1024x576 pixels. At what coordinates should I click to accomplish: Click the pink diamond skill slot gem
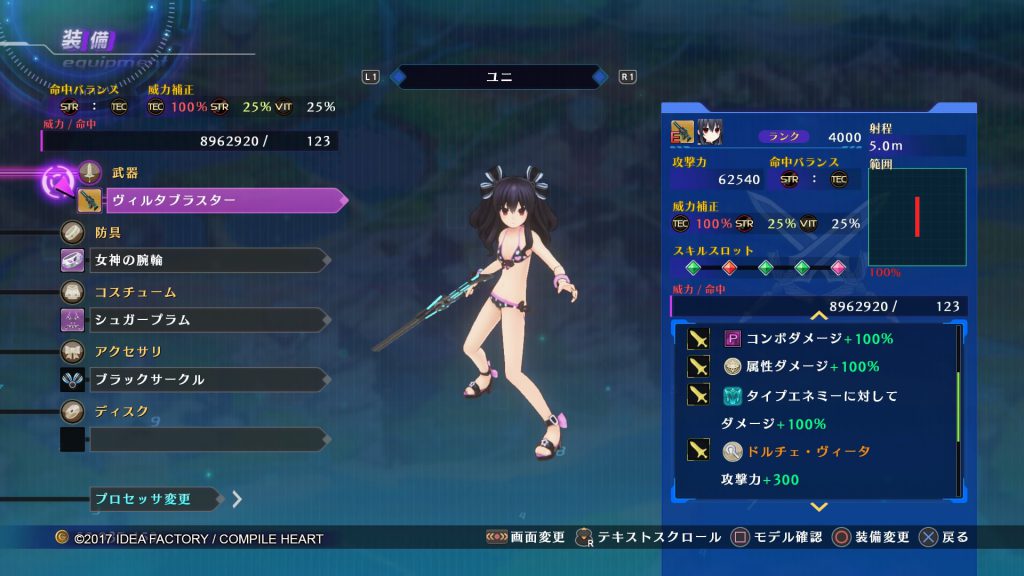(x=838, y=268)
